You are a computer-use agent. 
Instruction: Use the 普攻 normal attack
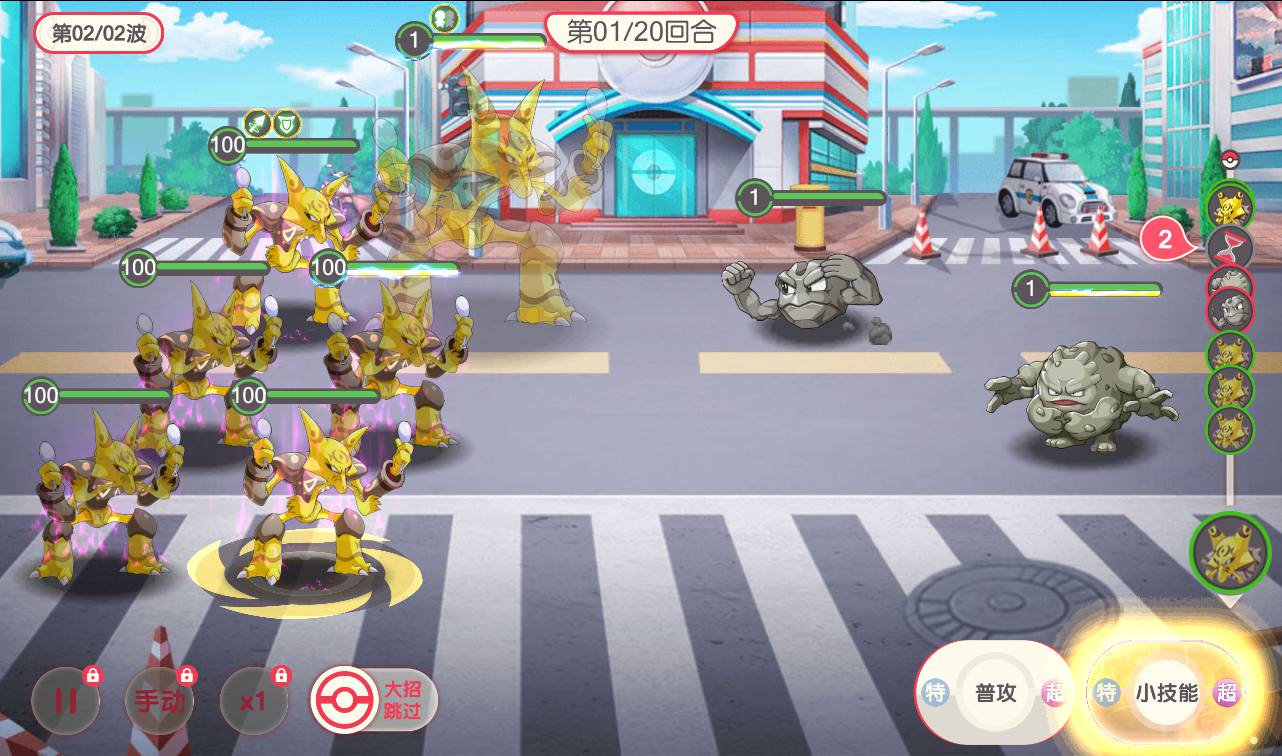(995, 692)
